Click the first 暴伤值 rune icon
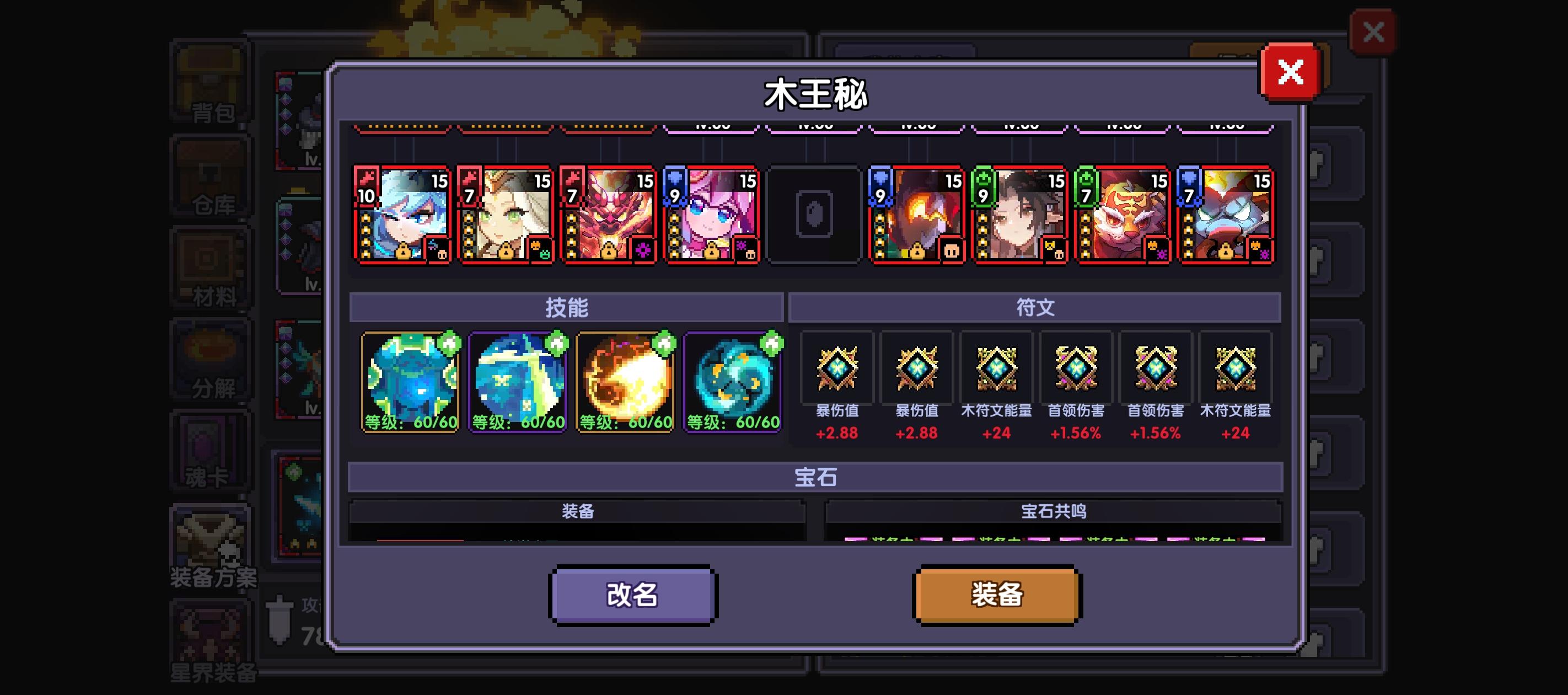Image resolution: width=1568 pixels, height=695 pixels. 837,368
